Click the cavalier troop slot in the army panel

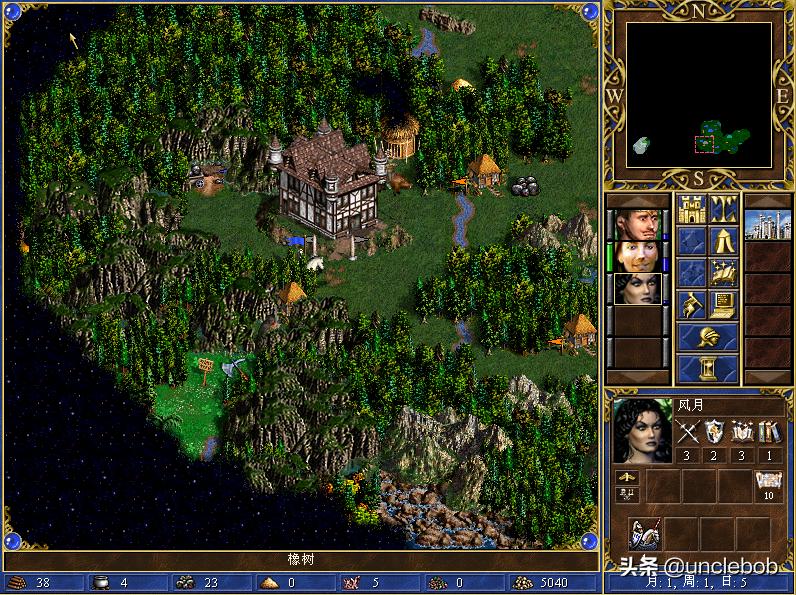coord(645,534)
